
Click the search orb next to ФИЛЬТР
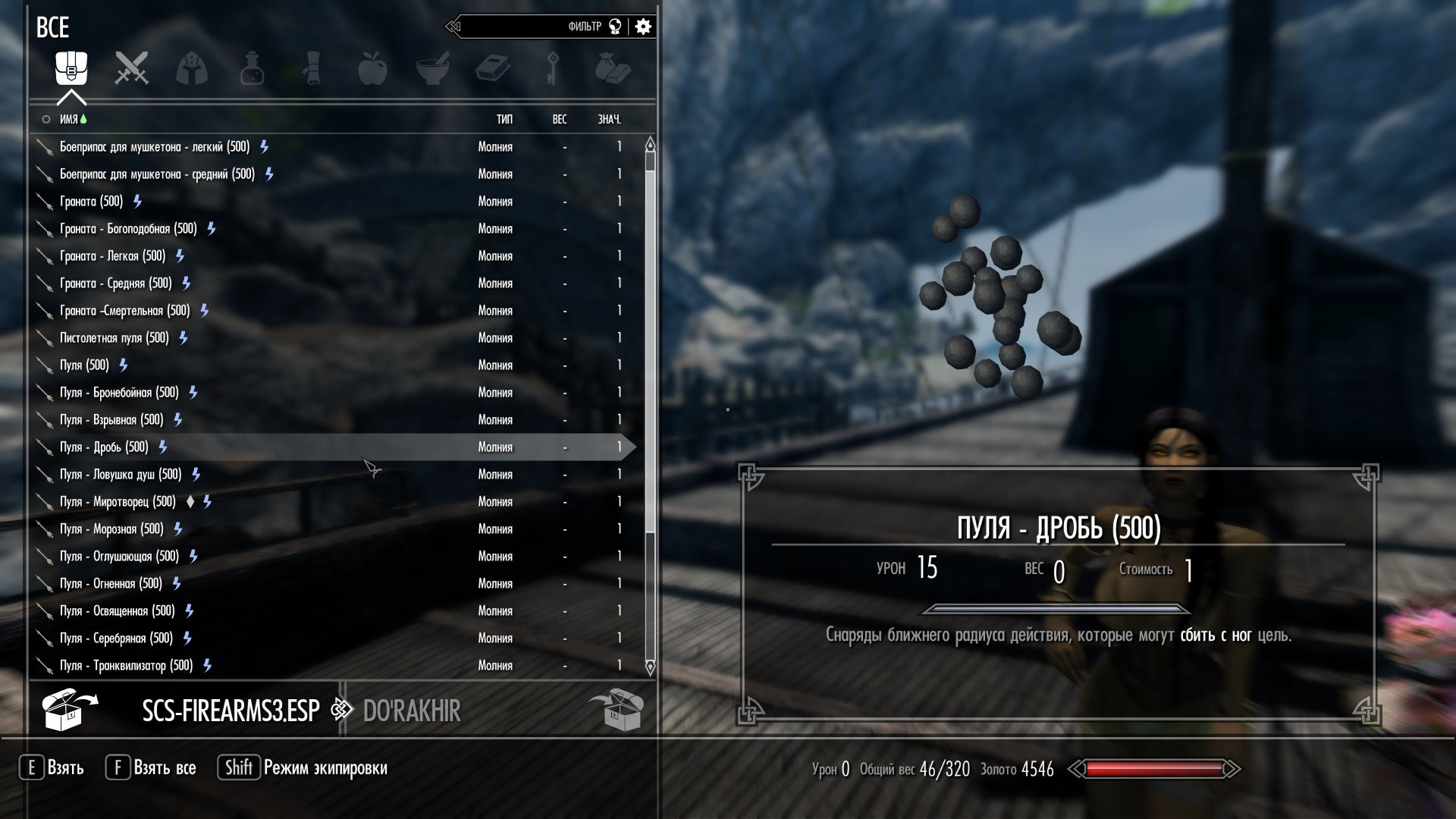click(617, 25)
